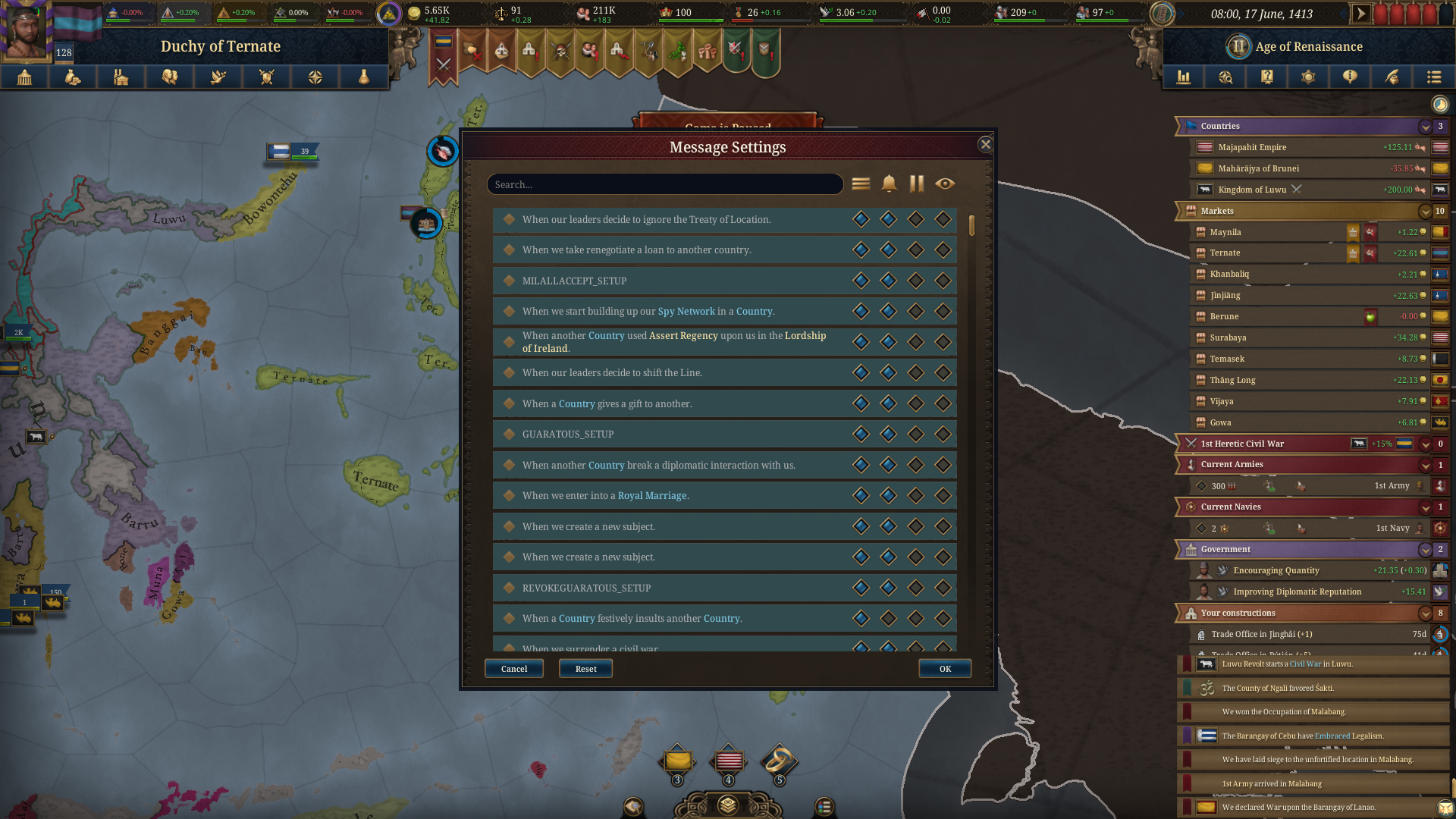Click the bell notification filter icon
Screen dimensions: 1456x819
tap(887, 184)
